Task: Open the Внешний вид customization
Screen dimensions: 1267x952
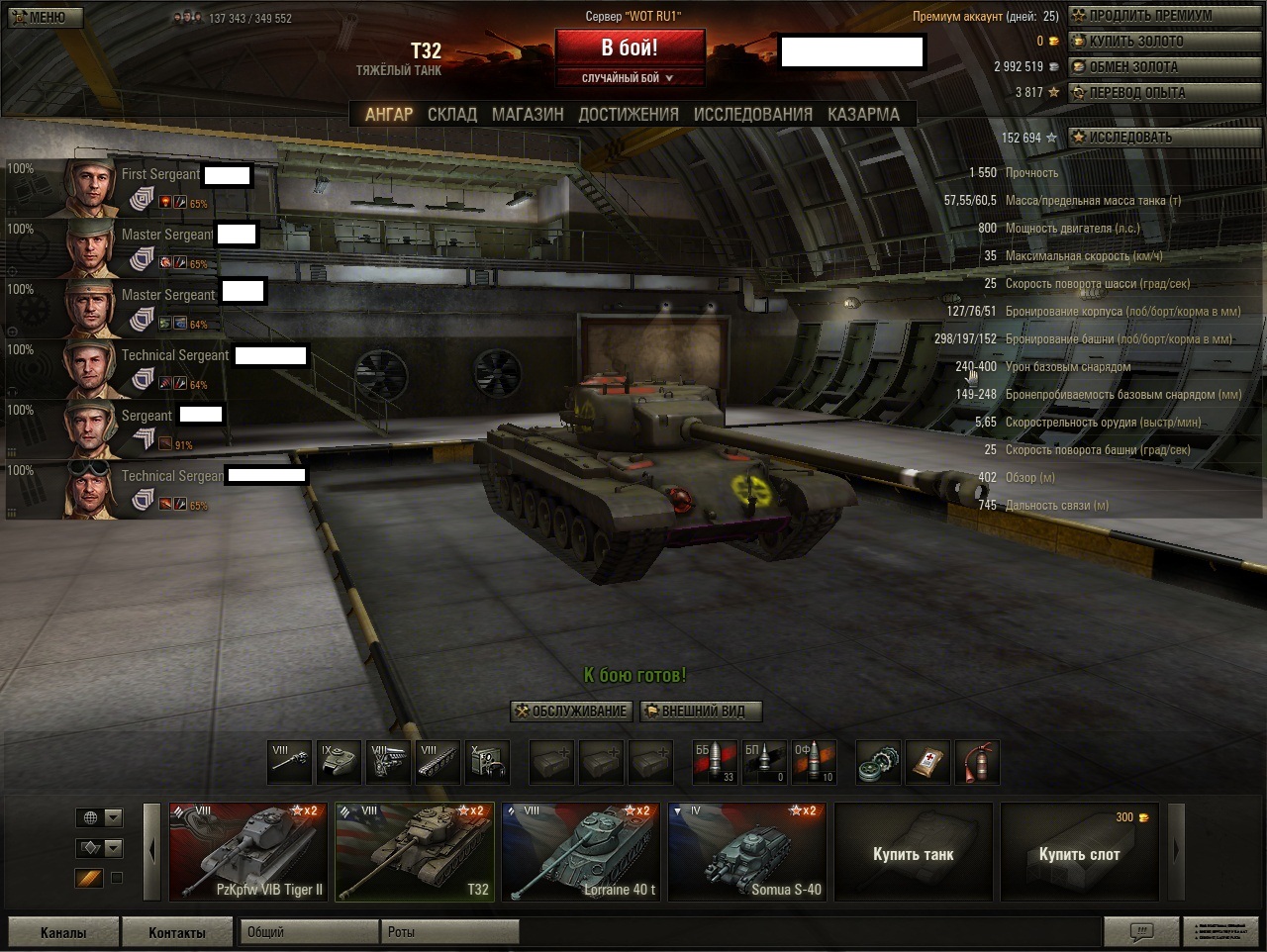Action: tap(702, 711)
